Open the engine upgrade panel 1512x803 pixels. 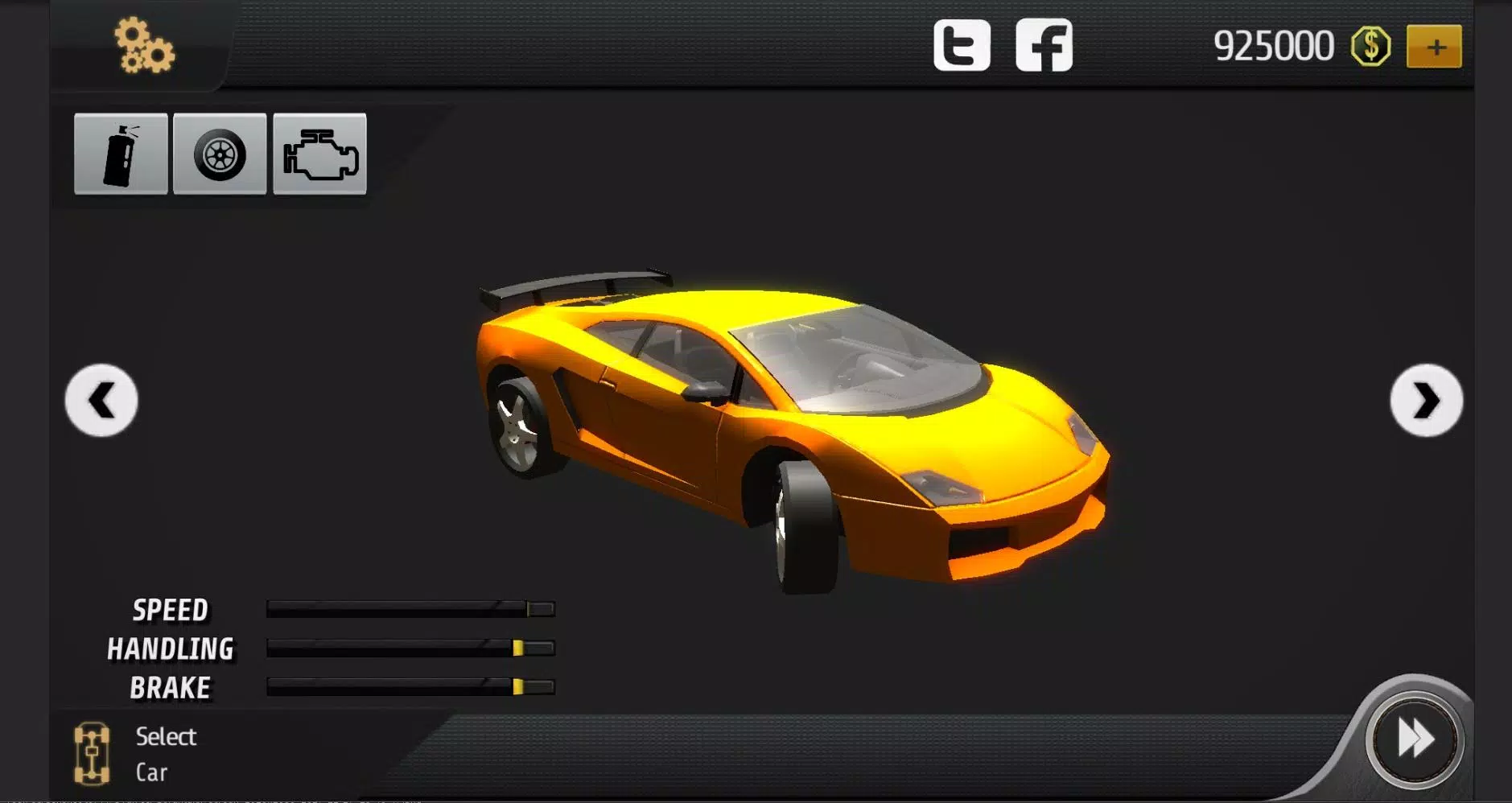coord(319,155)
